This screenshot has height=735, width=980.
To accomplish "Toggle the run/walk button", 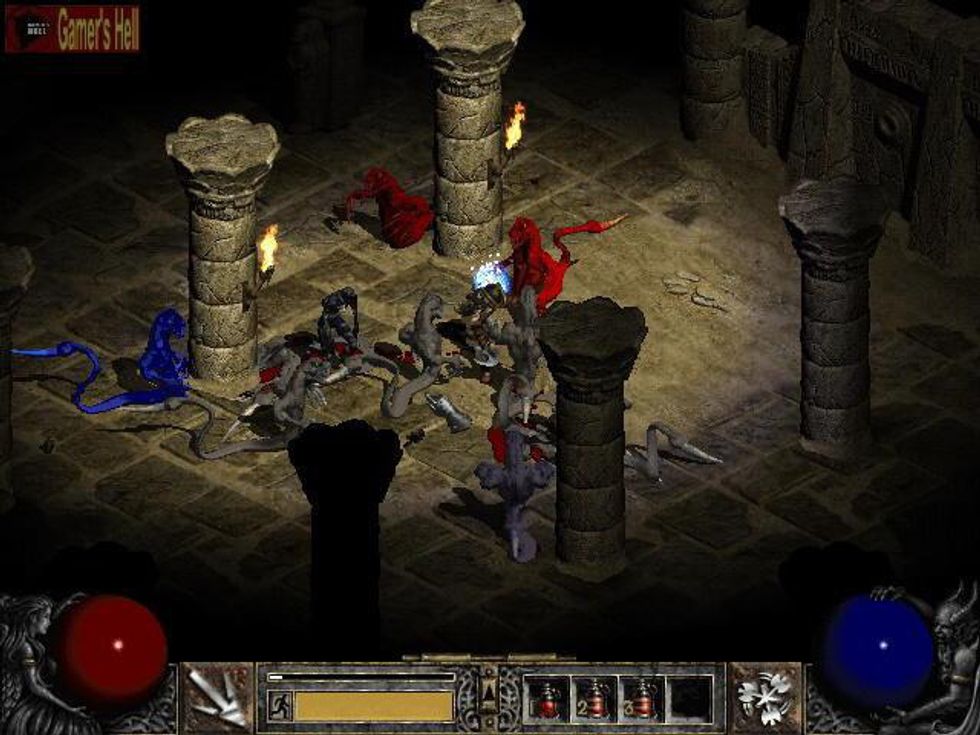I will tap(281, 705).
